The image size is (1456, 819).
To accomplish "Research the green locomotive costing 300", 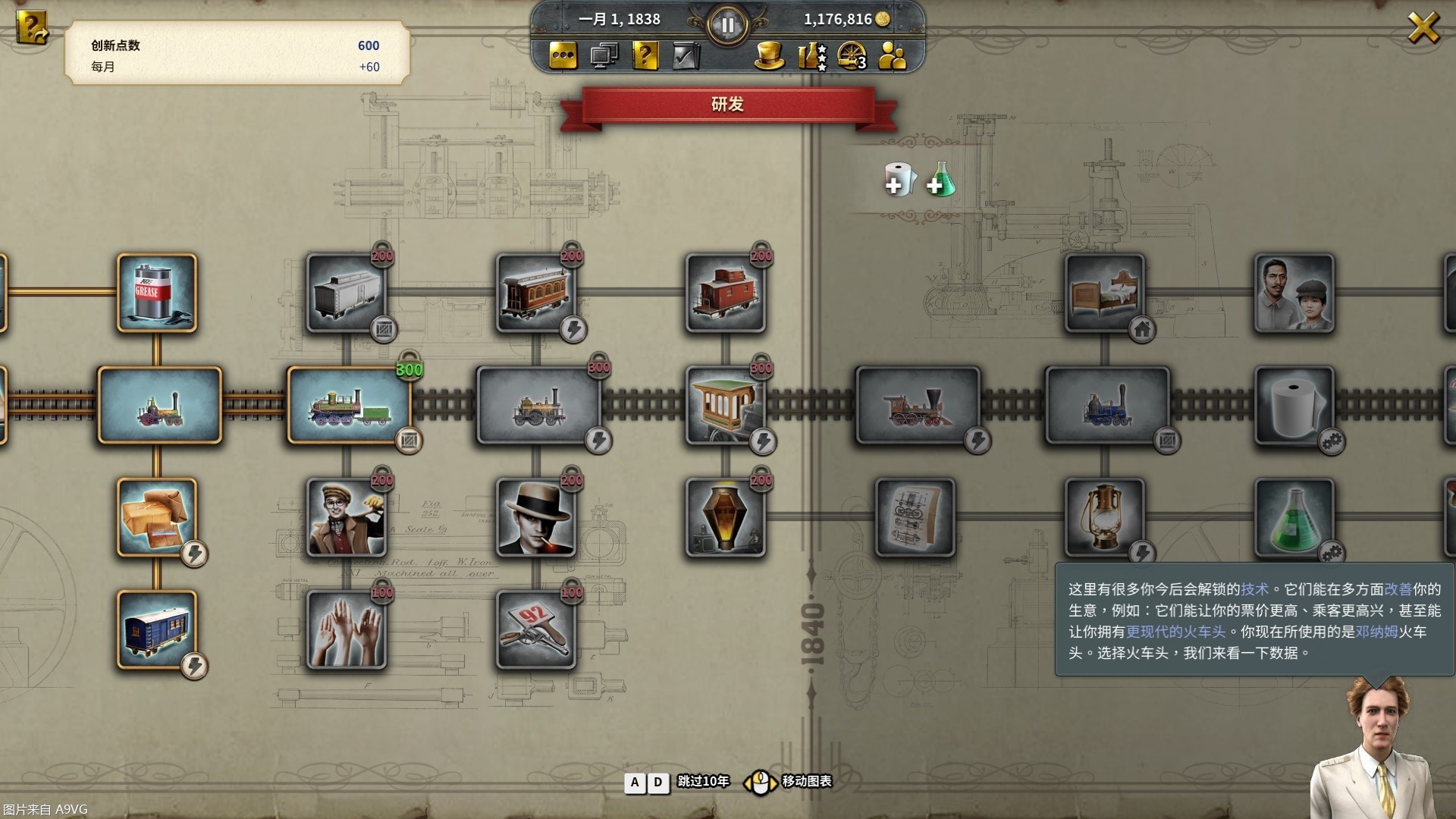I will [349, 406].
